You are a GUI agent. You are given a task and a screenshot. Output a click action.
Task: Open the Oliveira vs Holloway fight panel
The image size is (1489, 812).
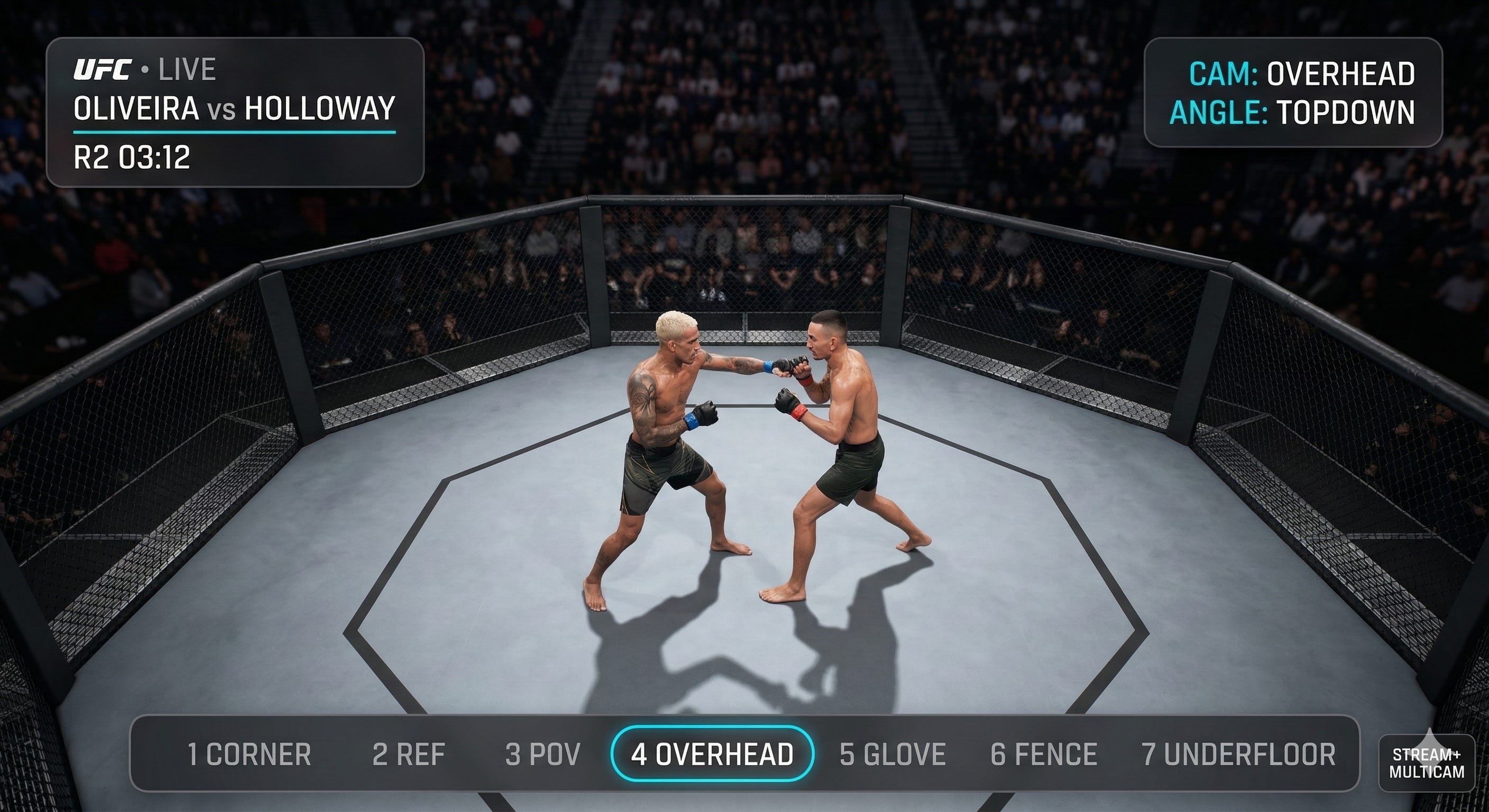pos(235,112)
